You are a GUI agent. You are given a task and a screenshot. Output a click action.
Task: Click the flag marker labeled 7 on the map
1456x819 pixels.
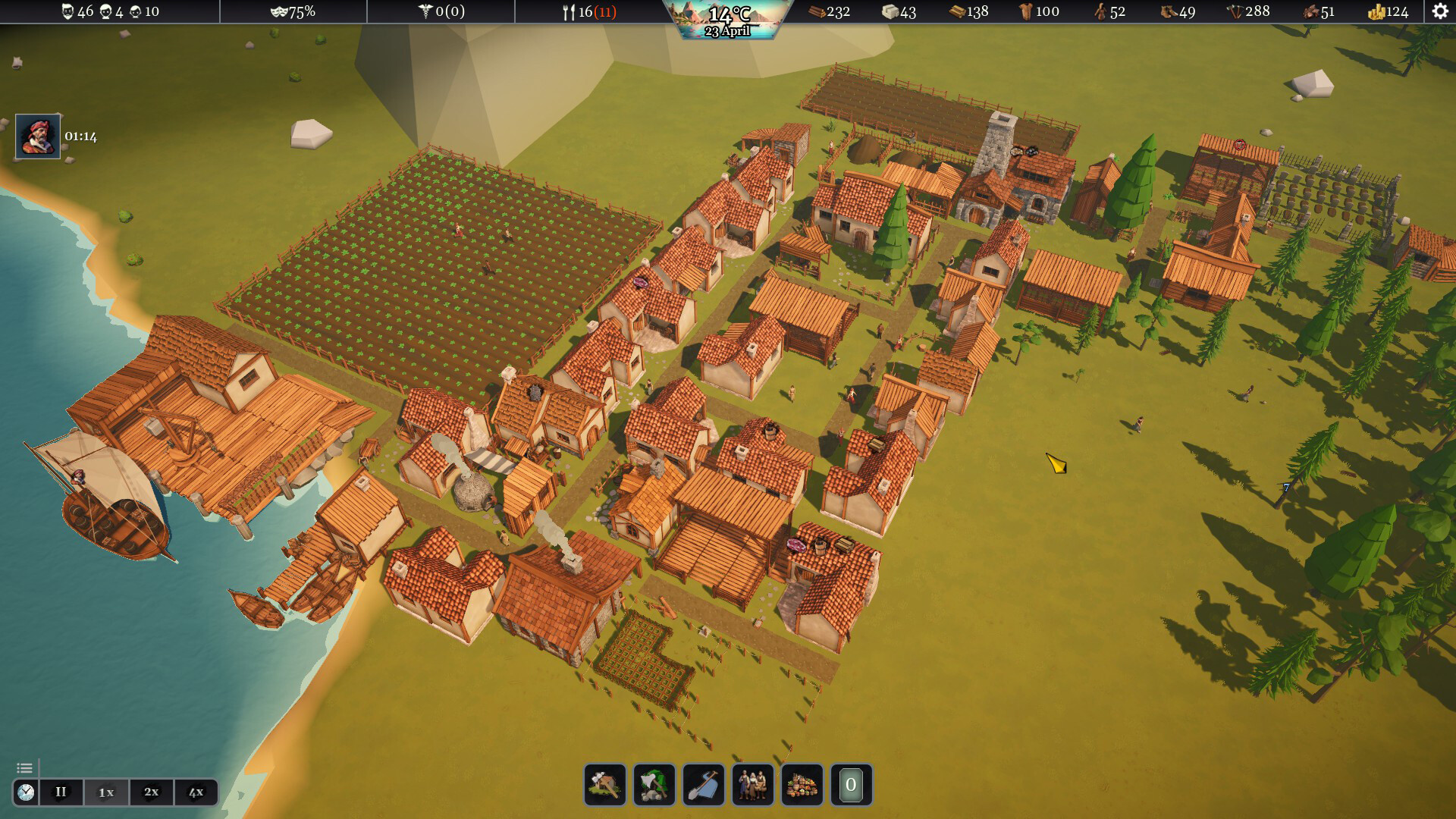pyautogui.click(x=1287, y=488)
